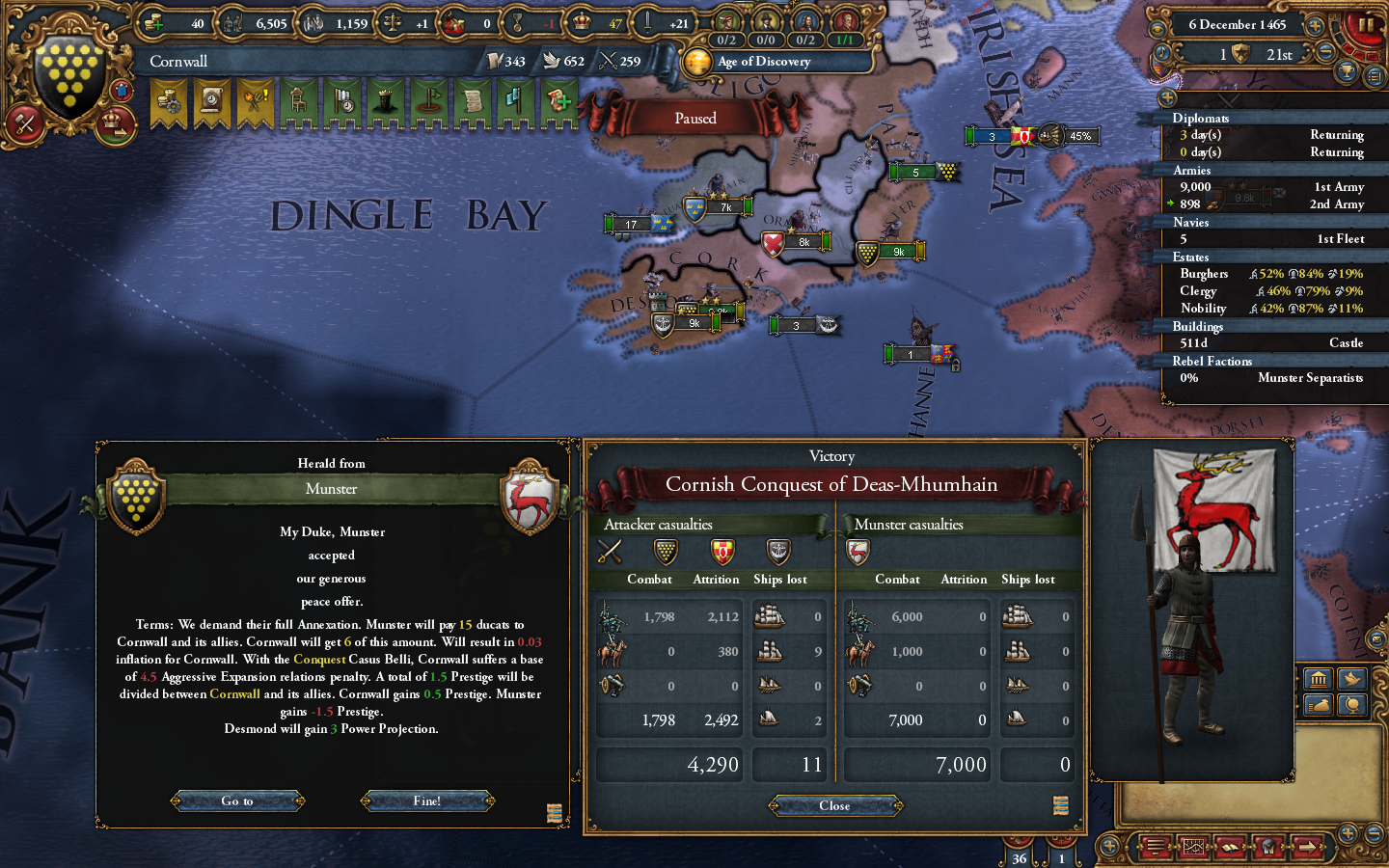Close the Cornish Conquest victory summary
This screenshot has height=868, width=1389.
pos(833,806)
